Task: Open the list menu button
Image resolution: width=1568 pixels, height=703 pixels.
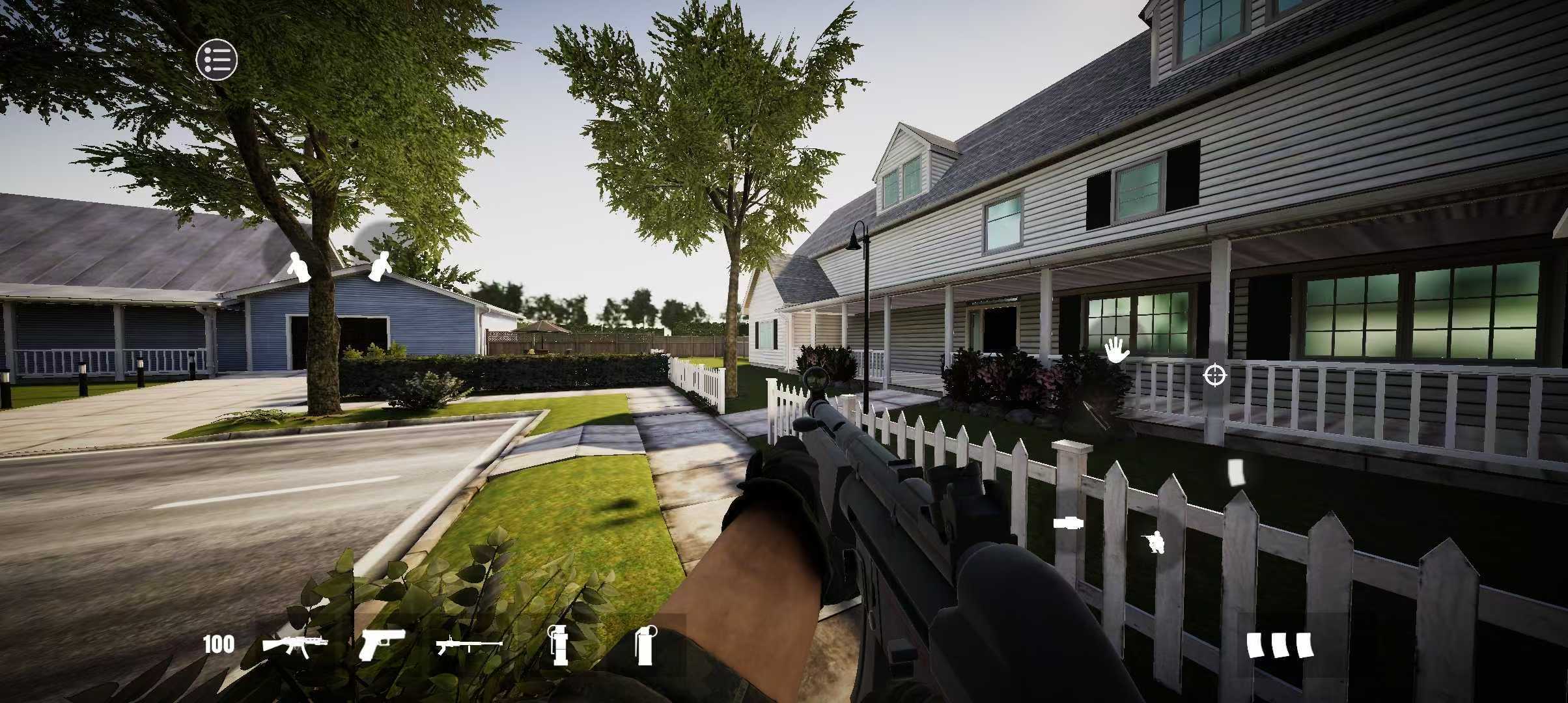Action: [x=217, y=59]
